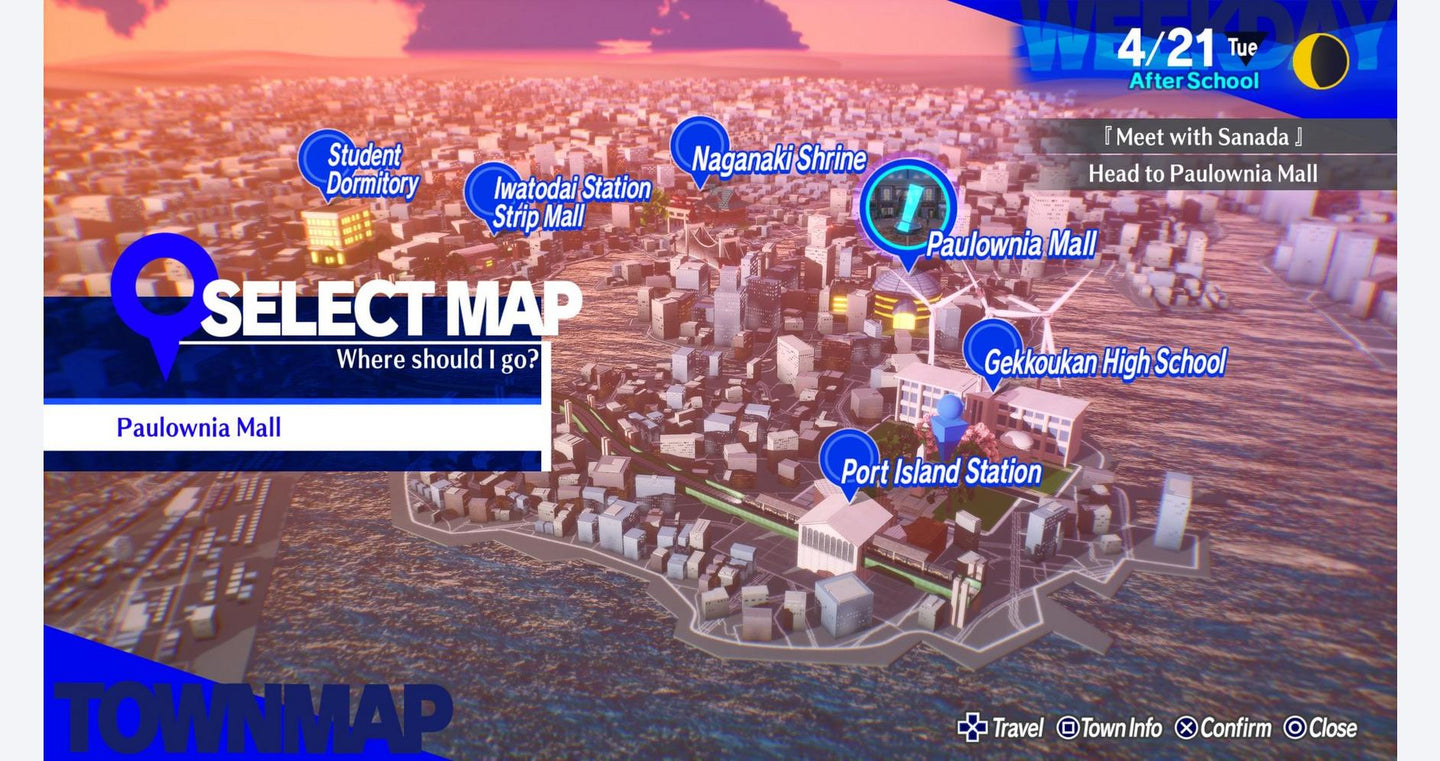Travel to the Port Island Station marker
The image size is (1440, 761).
pos(849,459)
